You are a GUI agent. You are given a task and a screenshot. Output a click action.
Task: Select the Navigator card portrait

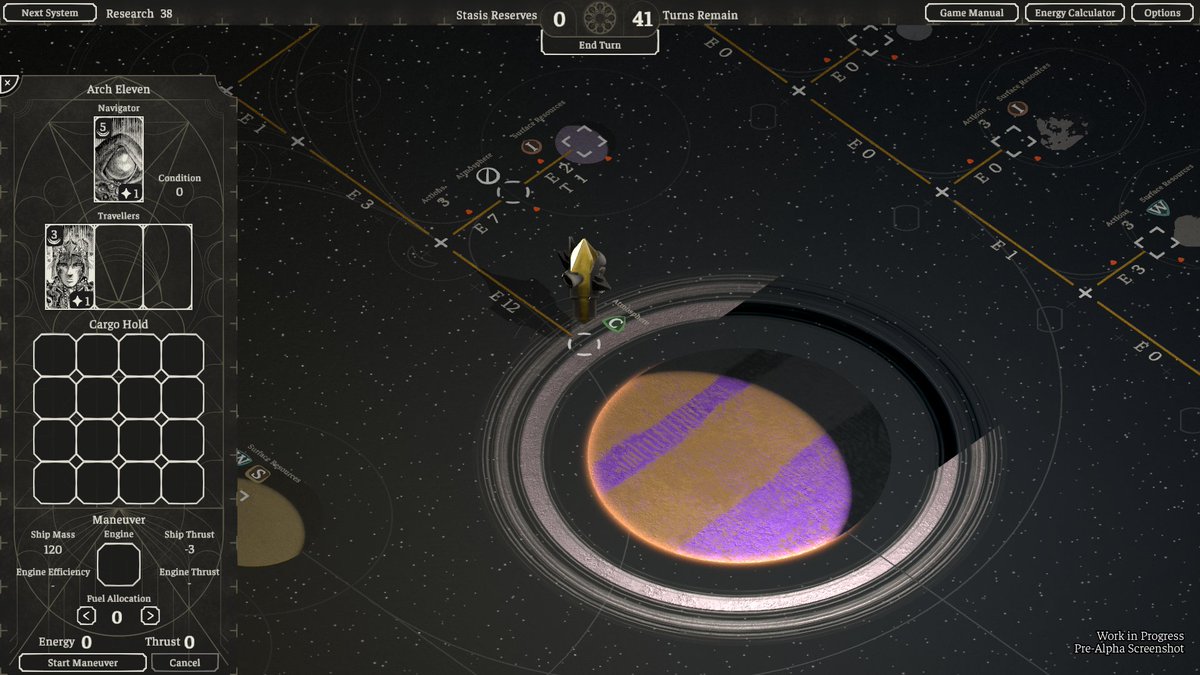tap(119, 159)
